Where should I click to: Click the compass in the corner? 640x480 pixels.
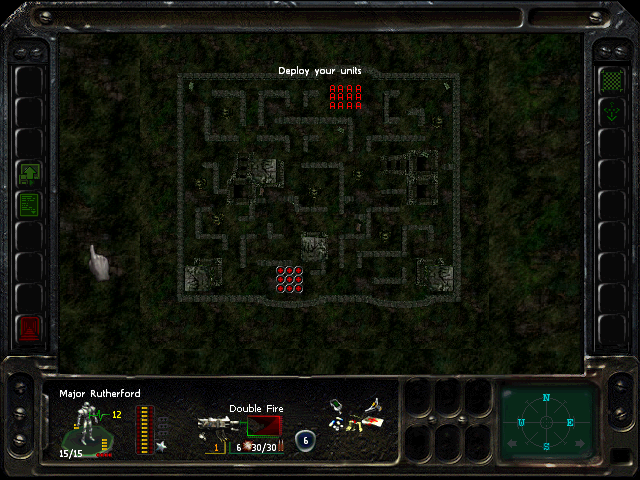tap(546, 422)
